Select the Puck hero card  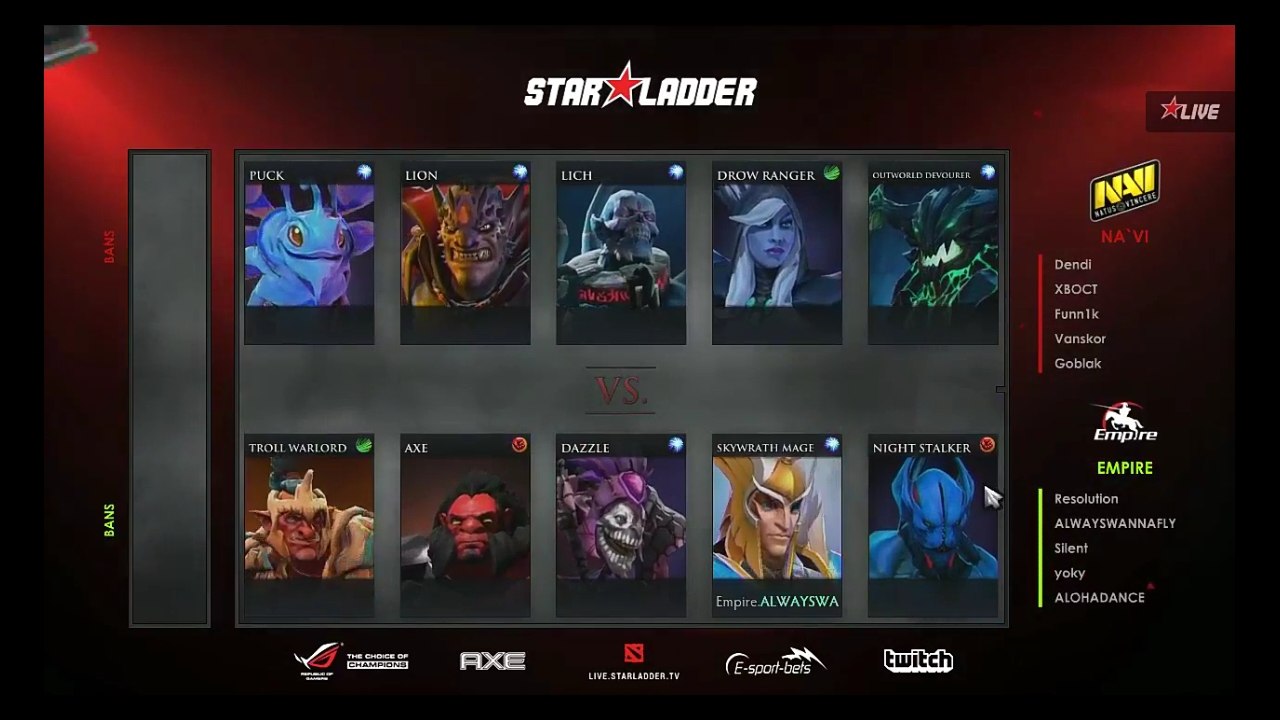point(309,253)
